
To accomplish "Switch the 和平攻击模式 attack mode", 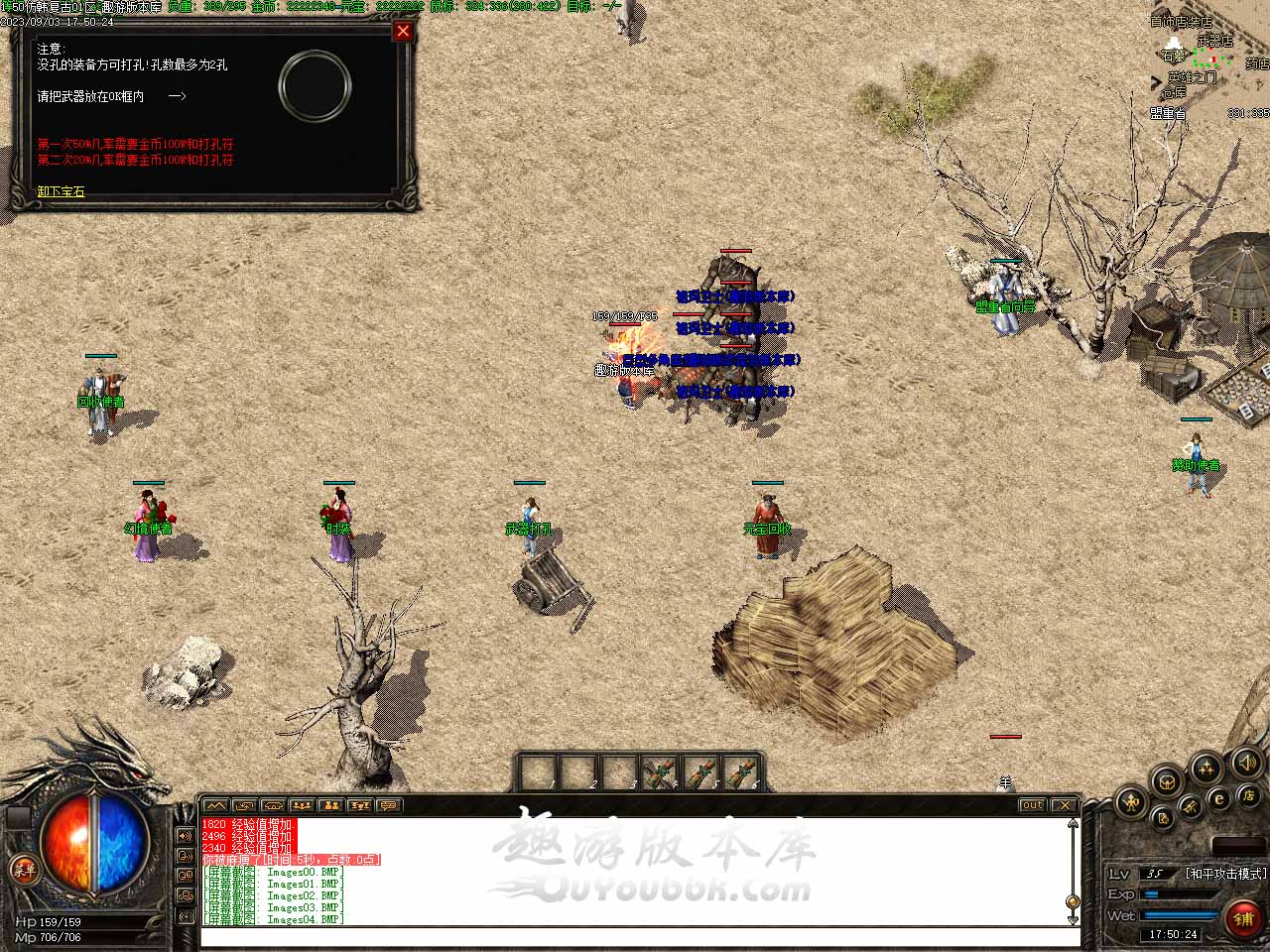I will (x=1225, y=874).
